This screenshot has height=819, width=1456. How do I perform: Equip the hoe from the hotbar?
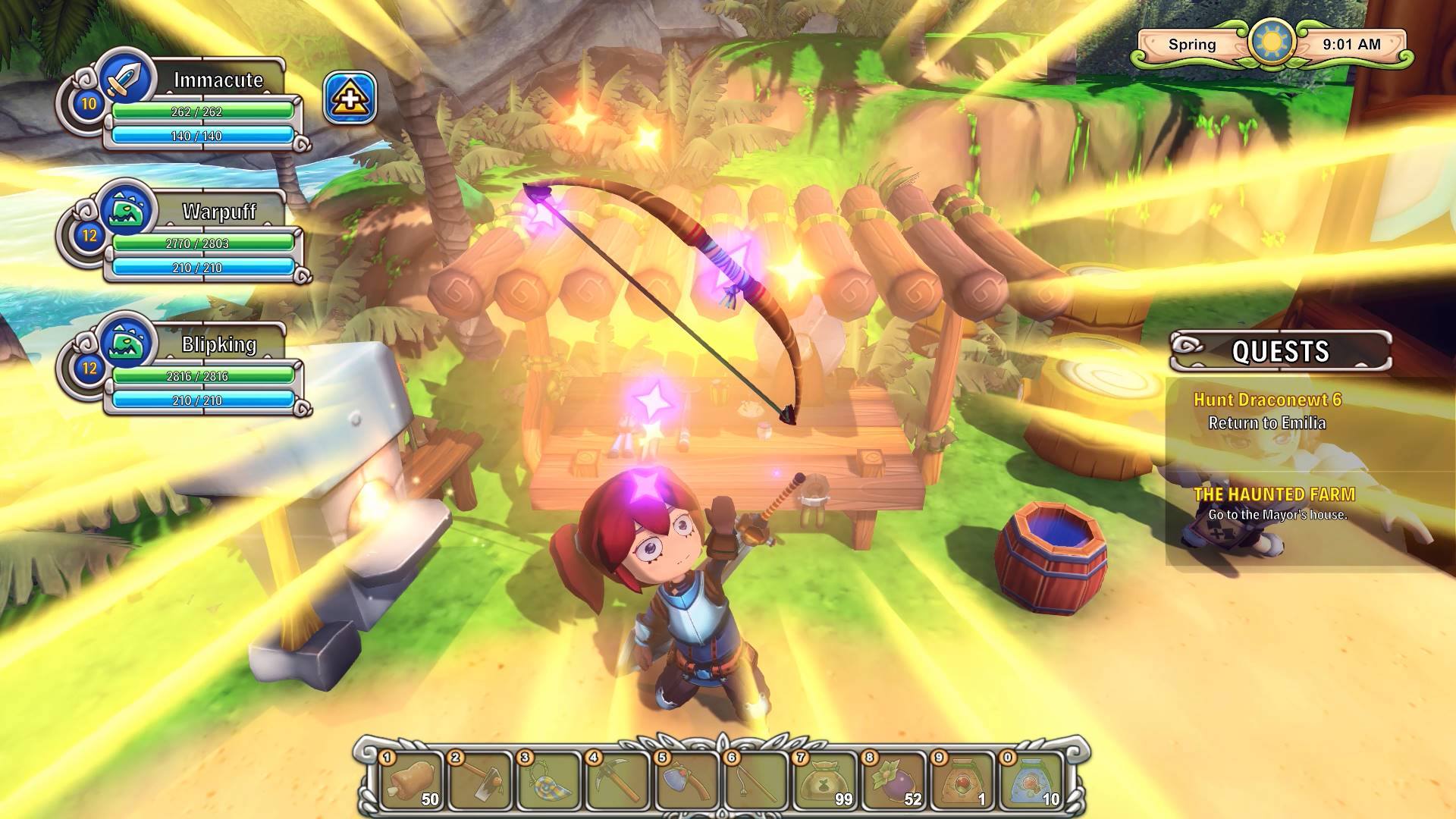pos(481,780)
